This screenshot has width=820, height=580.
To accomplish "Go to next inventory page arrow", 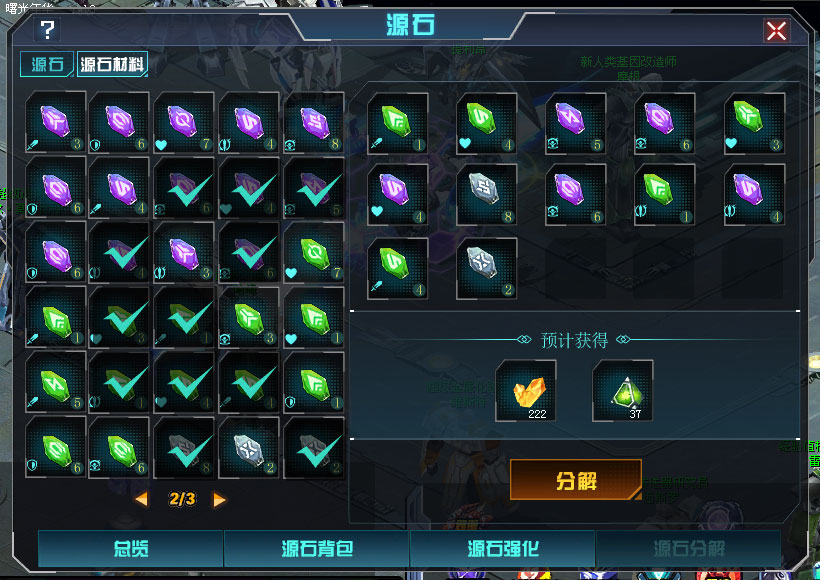I will tap(219, 499).
